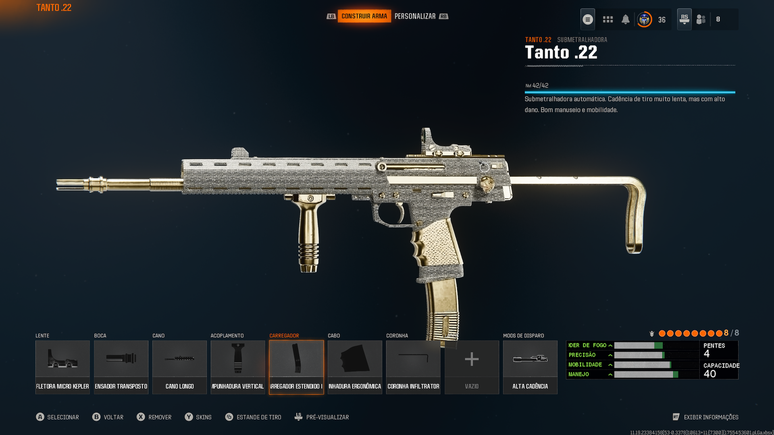Switch to the Construir Arma tab
This screenshot has height=435, width=774.
tap(364, 16)
